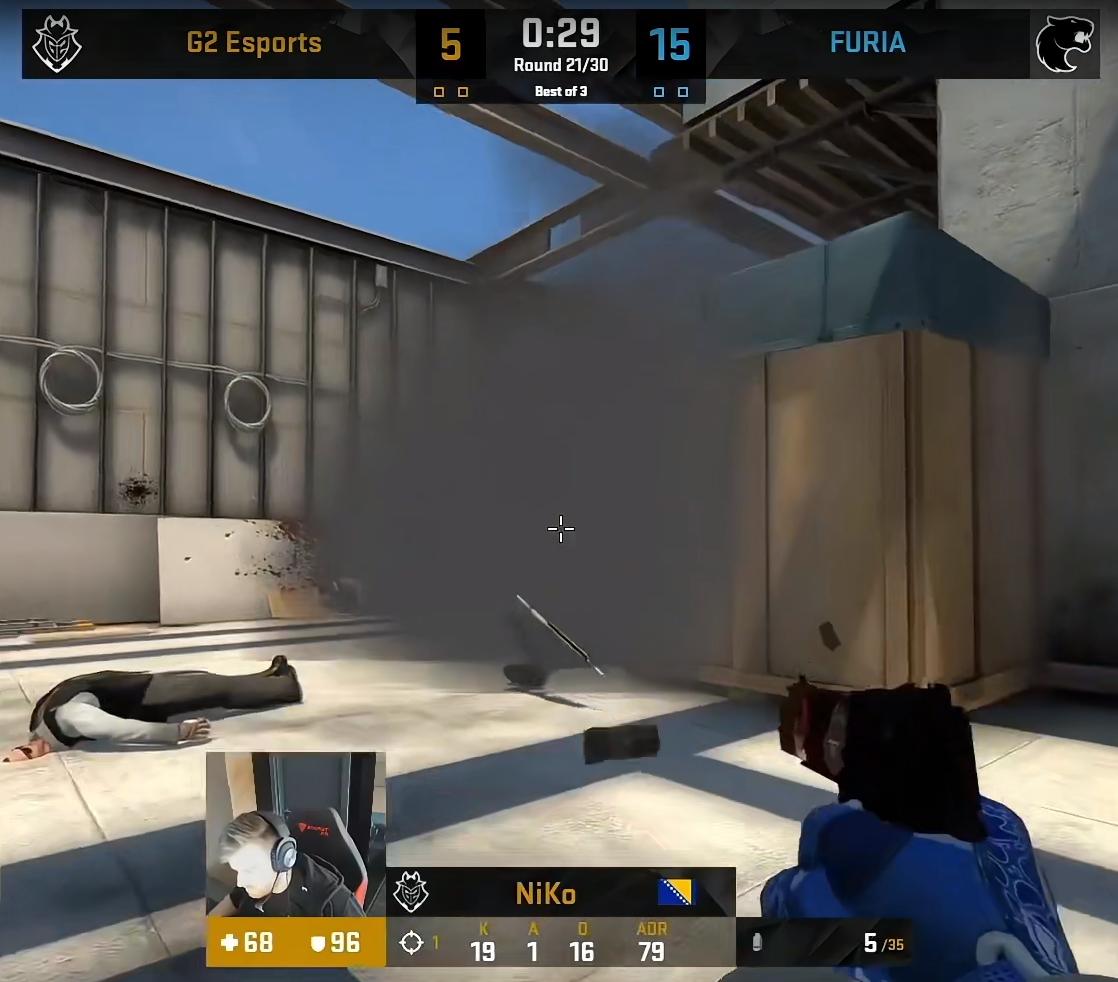Click the NiKo player name panel
Viewport: 1118px width, 982px height.
tap(546, 893)
